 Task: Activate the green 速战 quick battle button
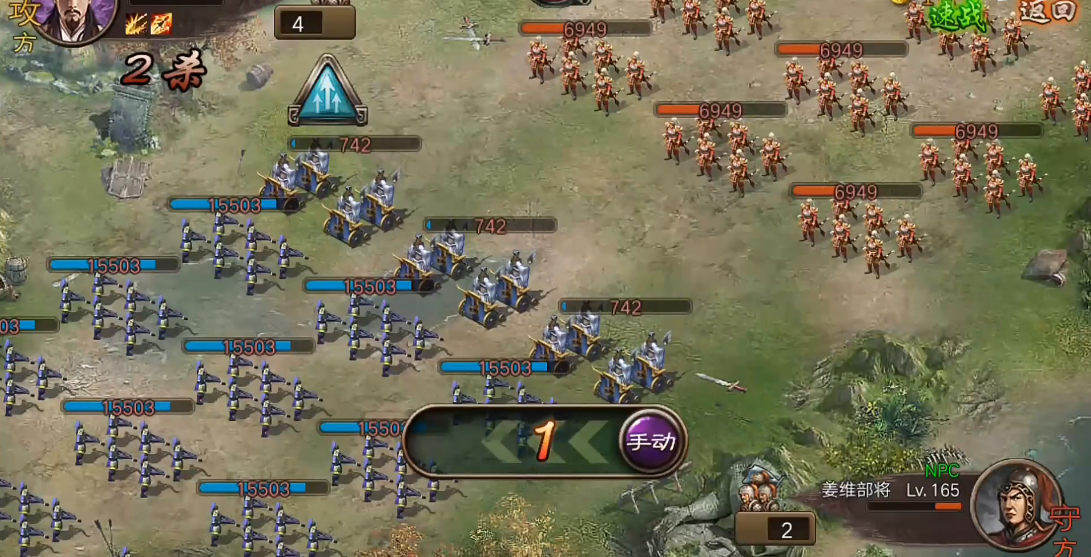point(957,15)
